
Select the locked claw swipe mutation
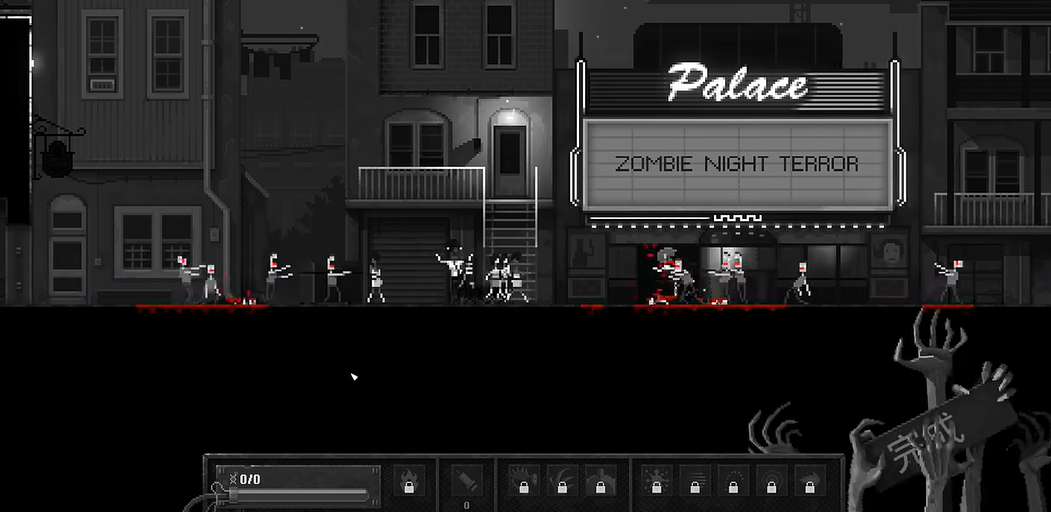tap(562, 480)
